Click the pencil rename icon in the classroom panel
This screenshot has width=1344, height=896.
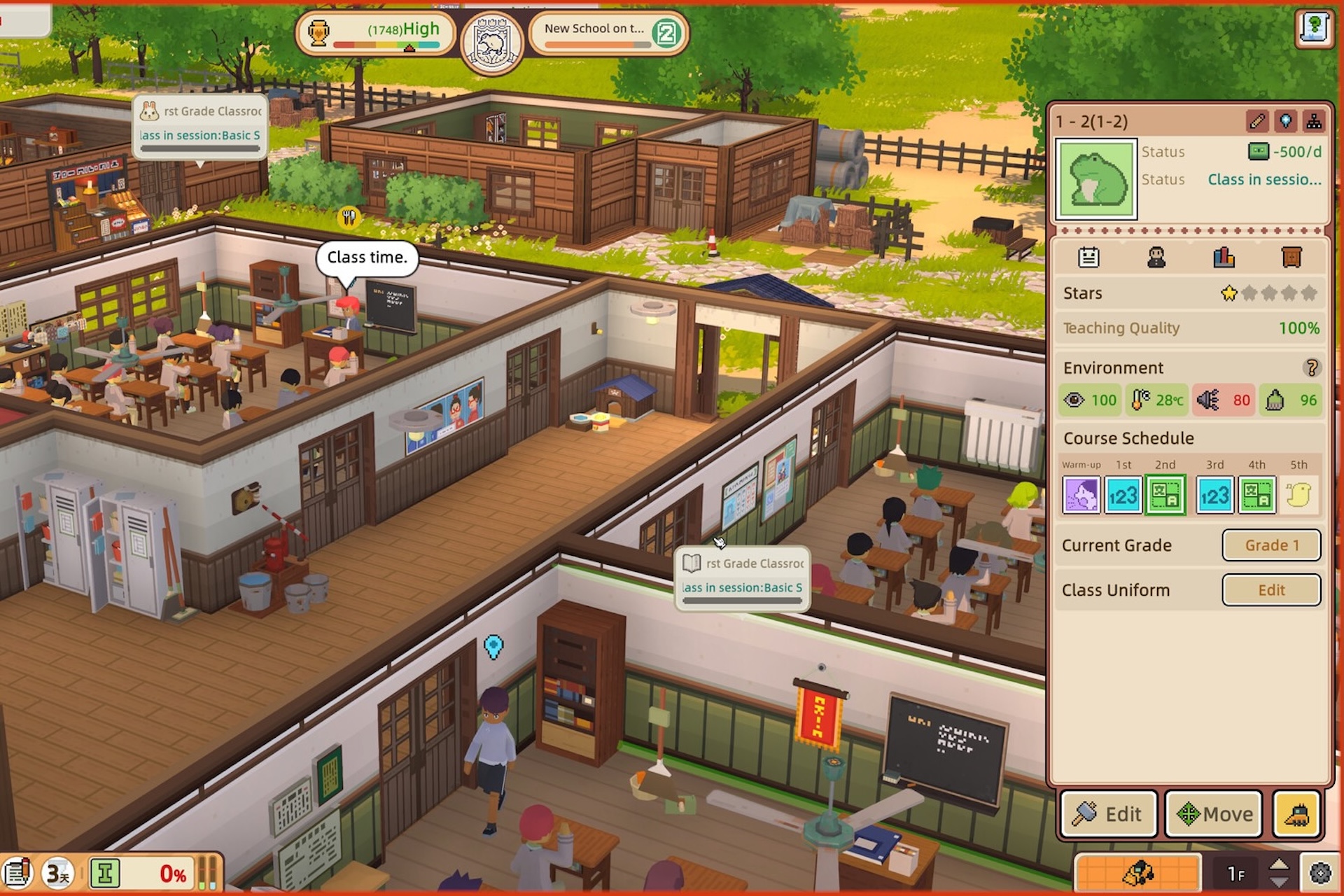coord(1257,121)
